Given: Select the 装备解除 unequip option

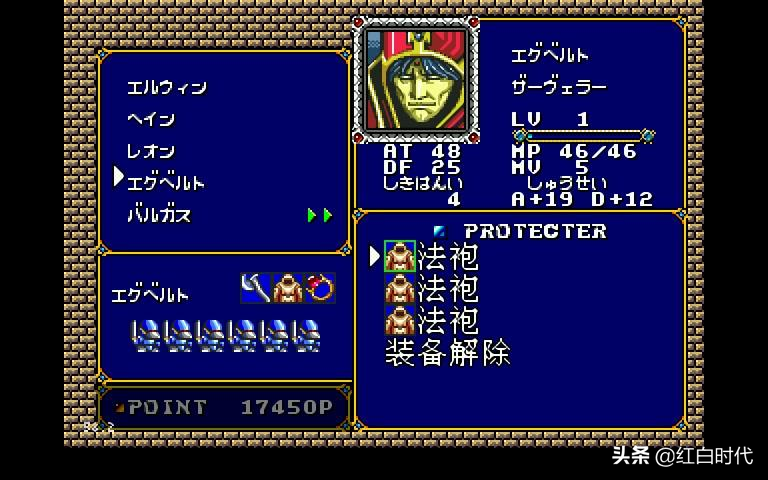Looking at the screenshot, I should tap(447, 353).
